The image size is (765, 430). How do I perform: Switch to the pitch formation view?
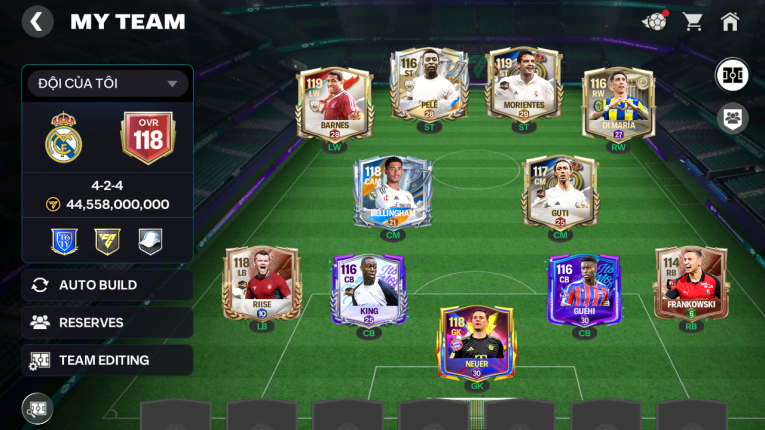tap(732, 75)
